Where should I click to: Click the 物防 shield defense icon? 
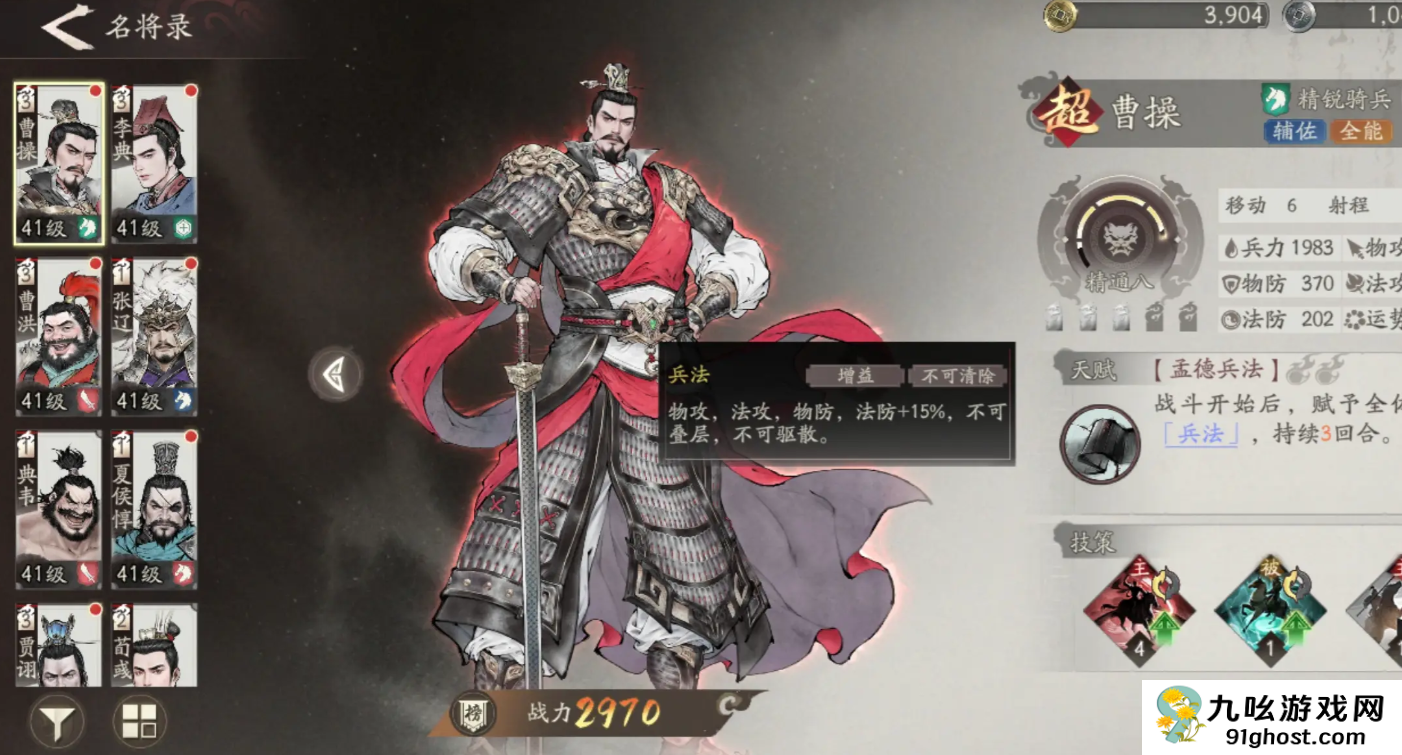(x=1229, y=283)
